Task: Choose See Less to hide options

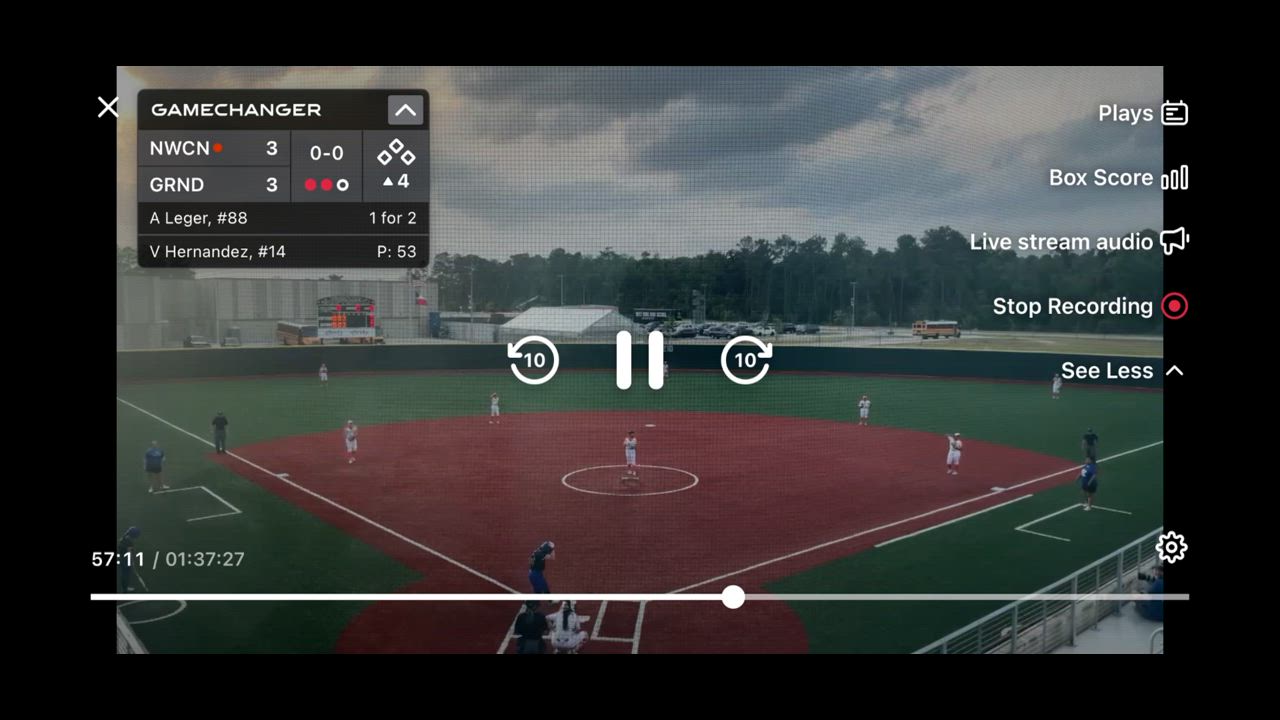Action: coord(1122,371)
